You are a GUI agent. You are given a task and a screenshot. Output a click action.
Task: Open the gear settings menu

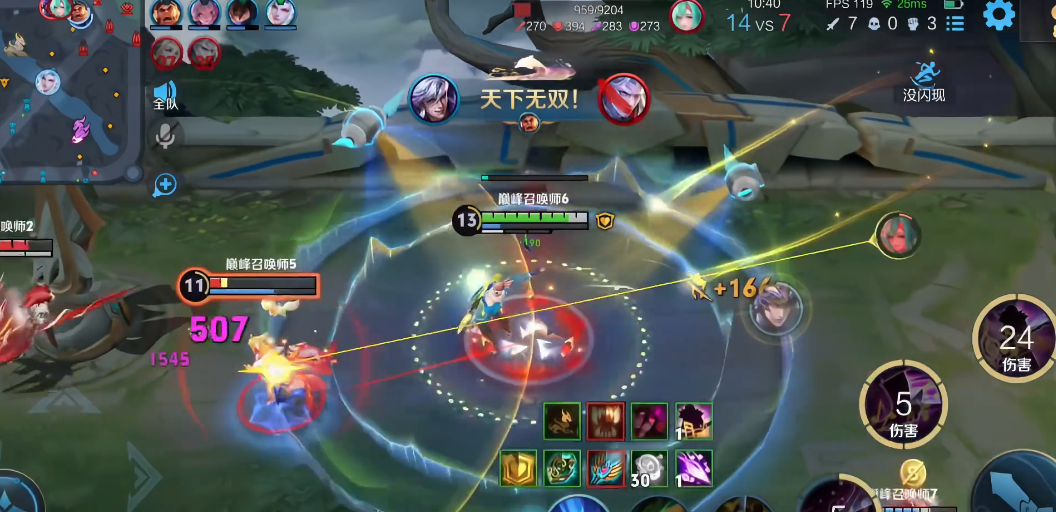(999, 15)
